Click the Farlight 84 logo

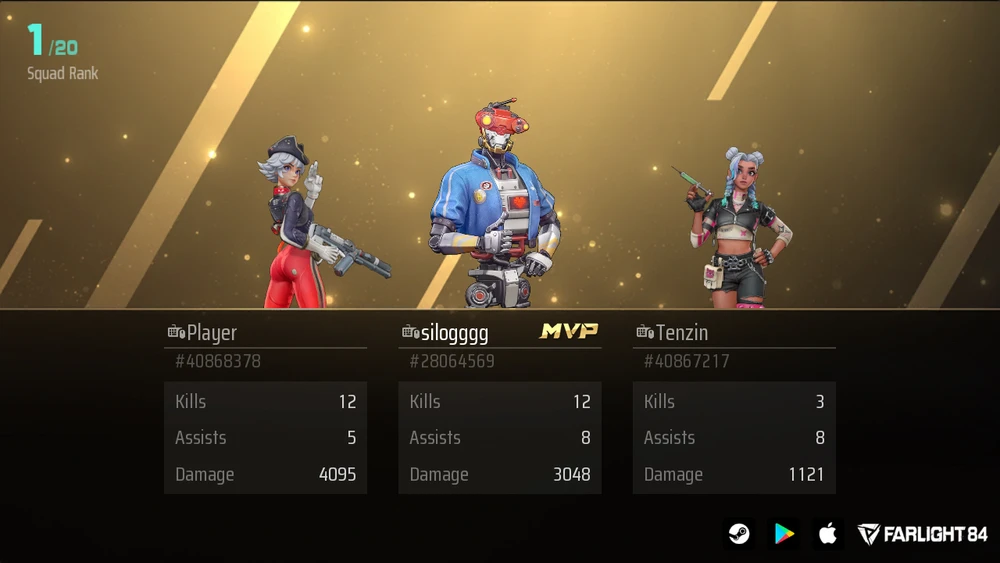(x=922, y=534)
